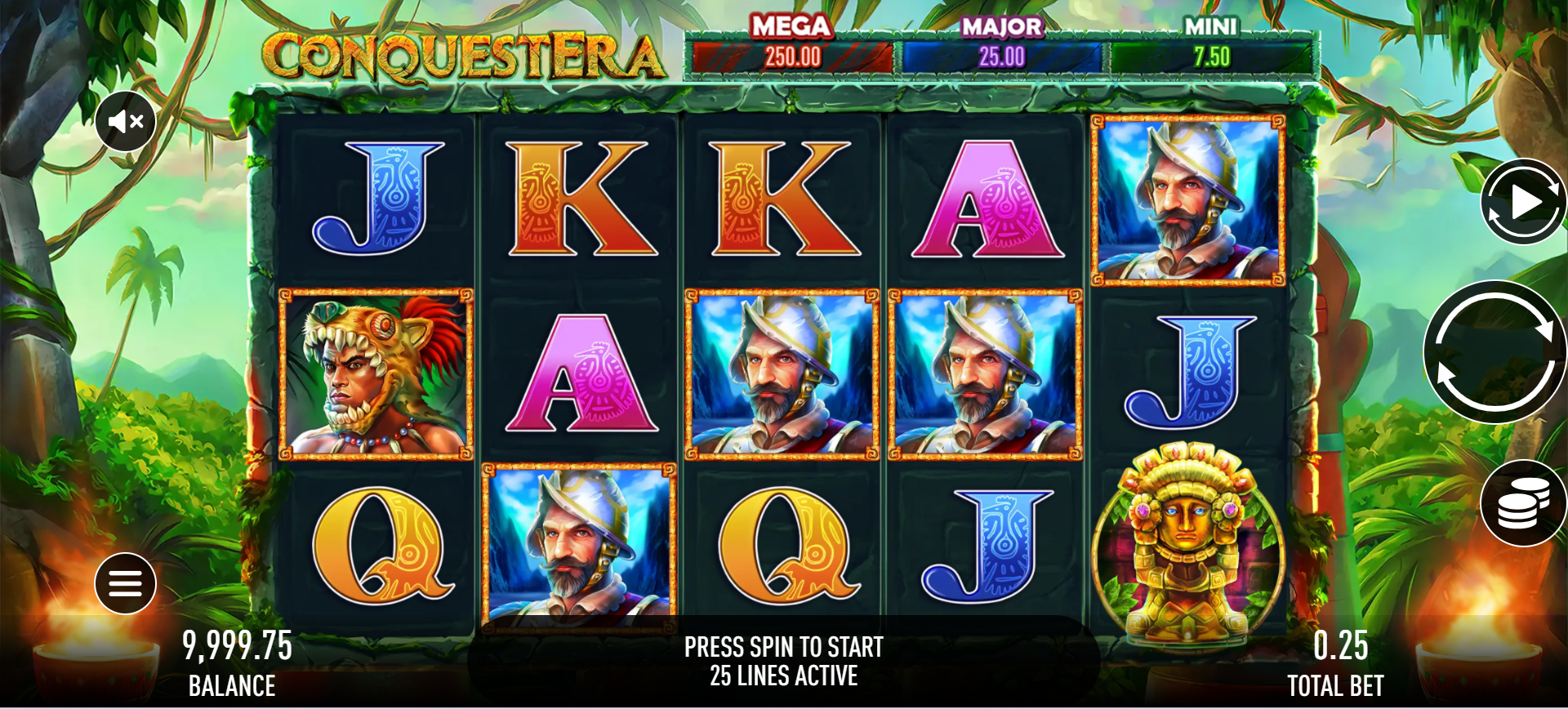
Task: Open the hamburger menu
Action: coord(125,583)
